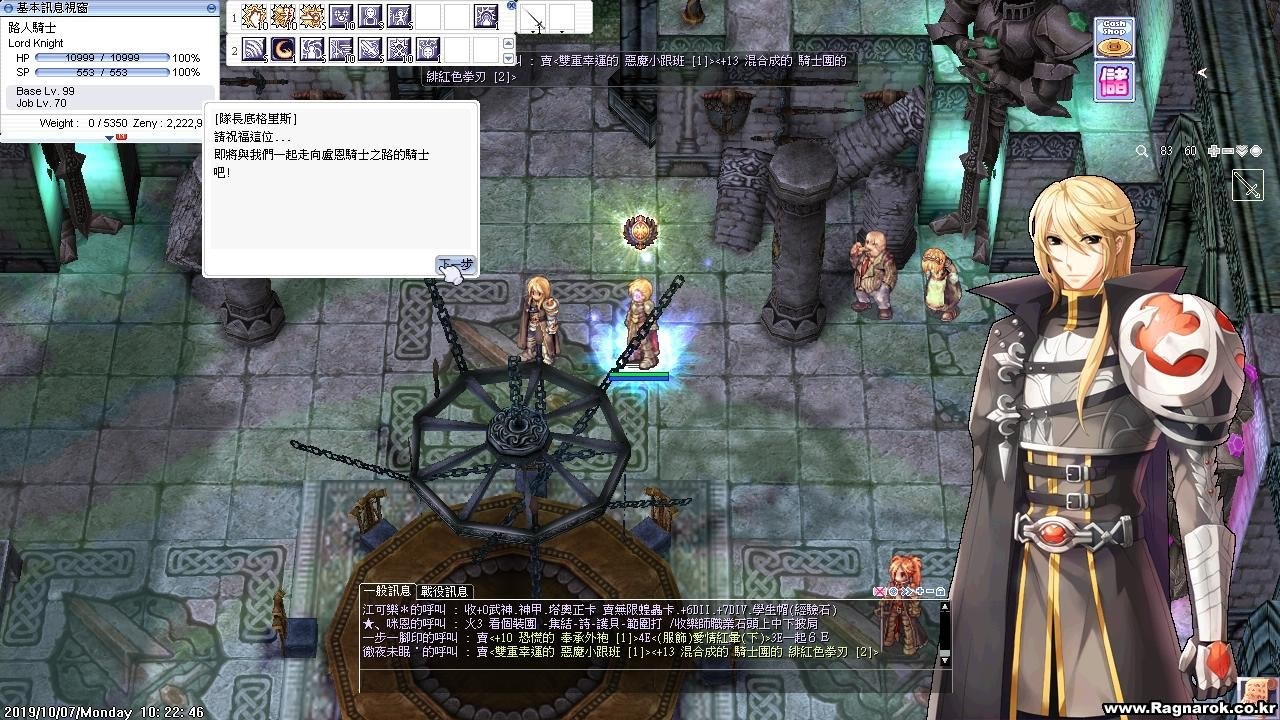Viewport: 1280px width, 720px height.
Task: Toggle the plus icon on the chat toolbar
Action: [x=919, y=592]
